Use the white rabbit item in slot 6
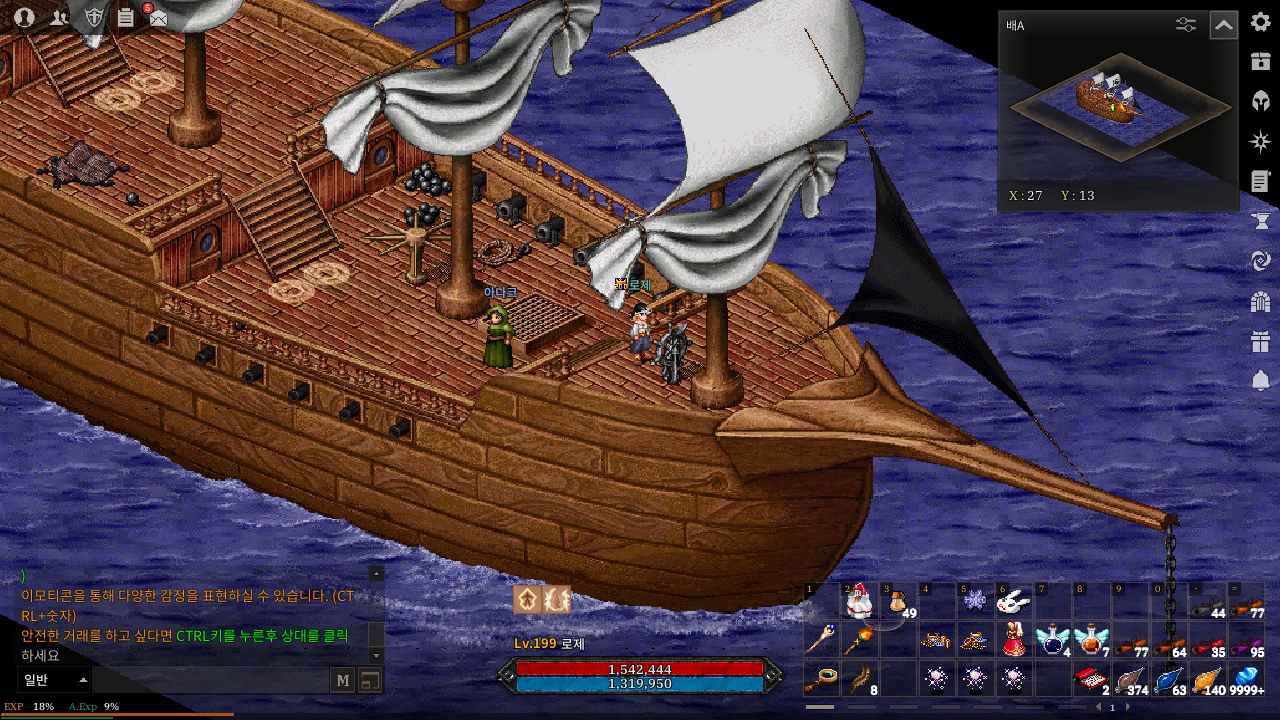 (x=1014, y=601)
